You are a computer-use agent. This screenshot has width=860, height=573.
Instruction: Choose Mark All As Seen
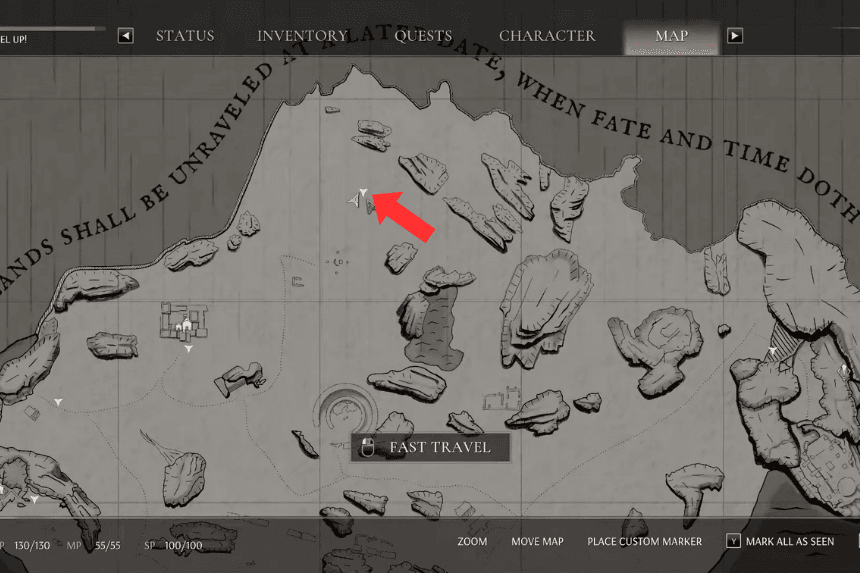[x=780, y=541]
